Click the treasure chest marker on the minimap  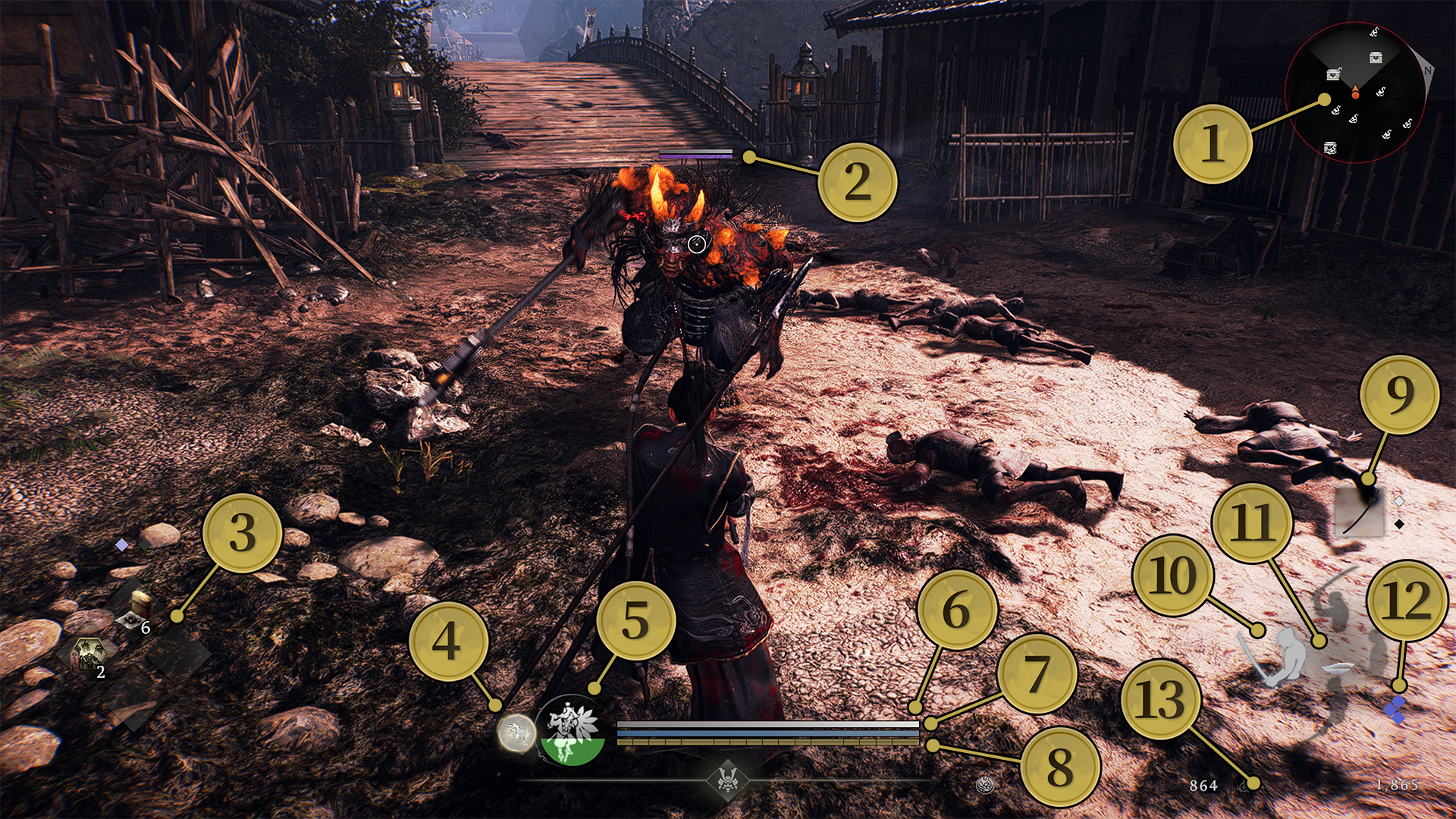[1376, 58]
